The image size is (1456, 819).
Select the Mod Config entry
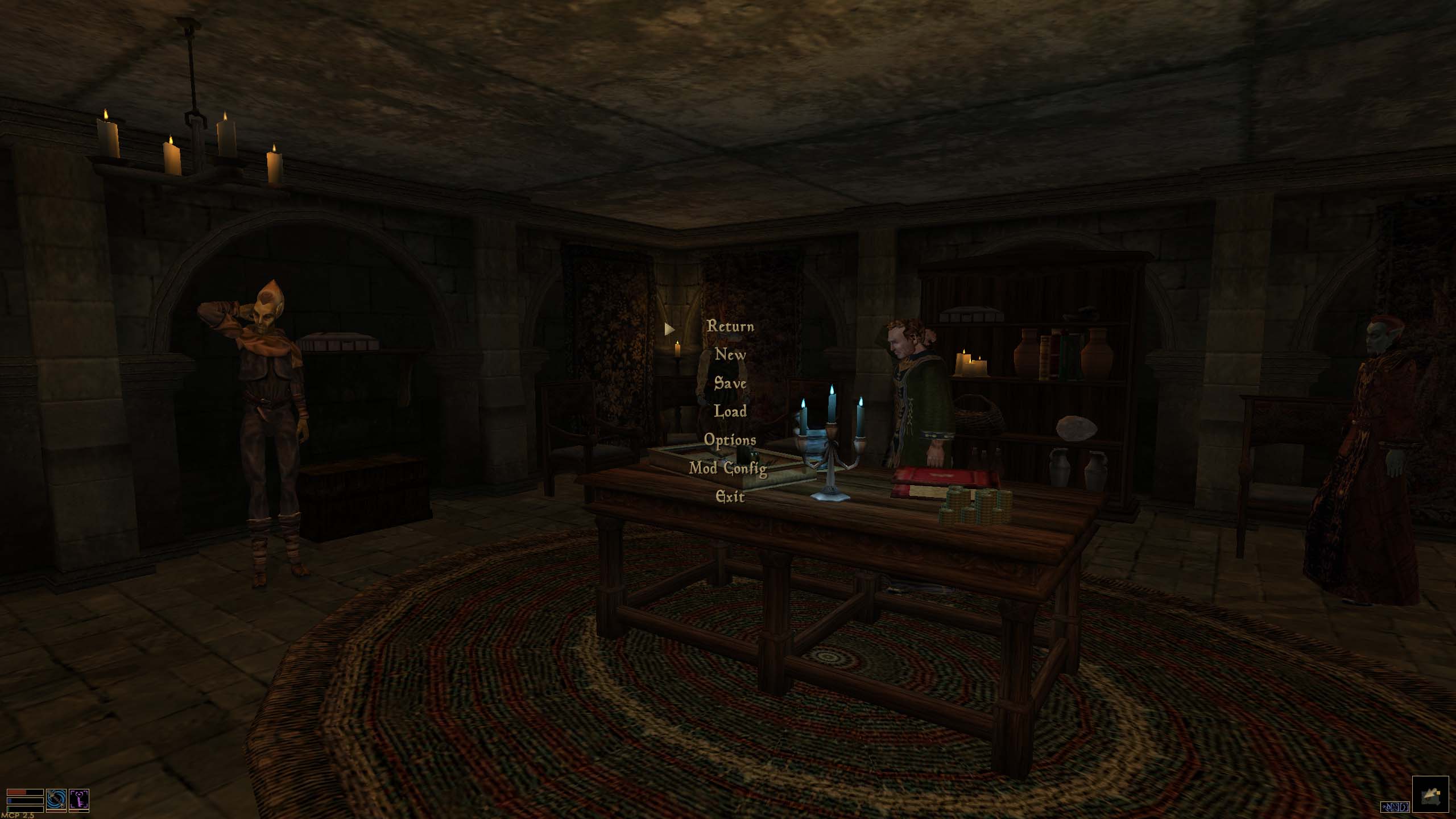[x=728, y=468]
